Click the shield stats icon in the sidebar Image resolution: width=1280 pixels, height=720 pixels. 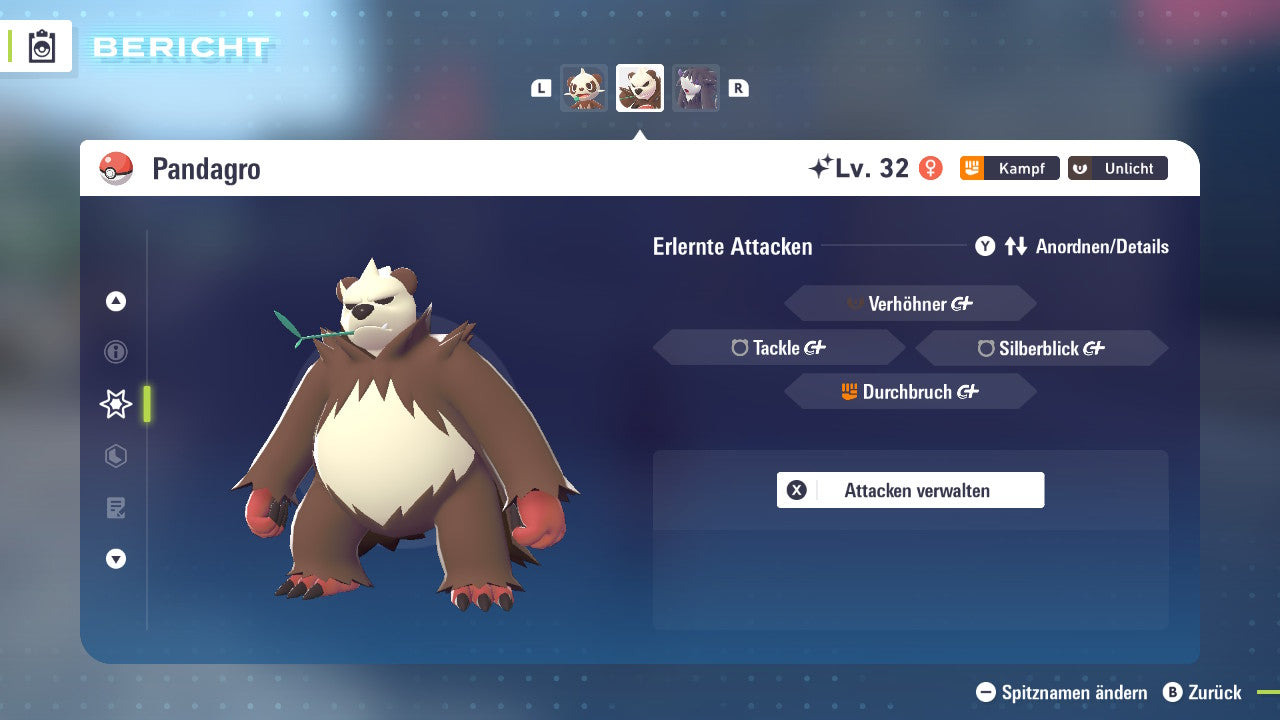[115, 456]
